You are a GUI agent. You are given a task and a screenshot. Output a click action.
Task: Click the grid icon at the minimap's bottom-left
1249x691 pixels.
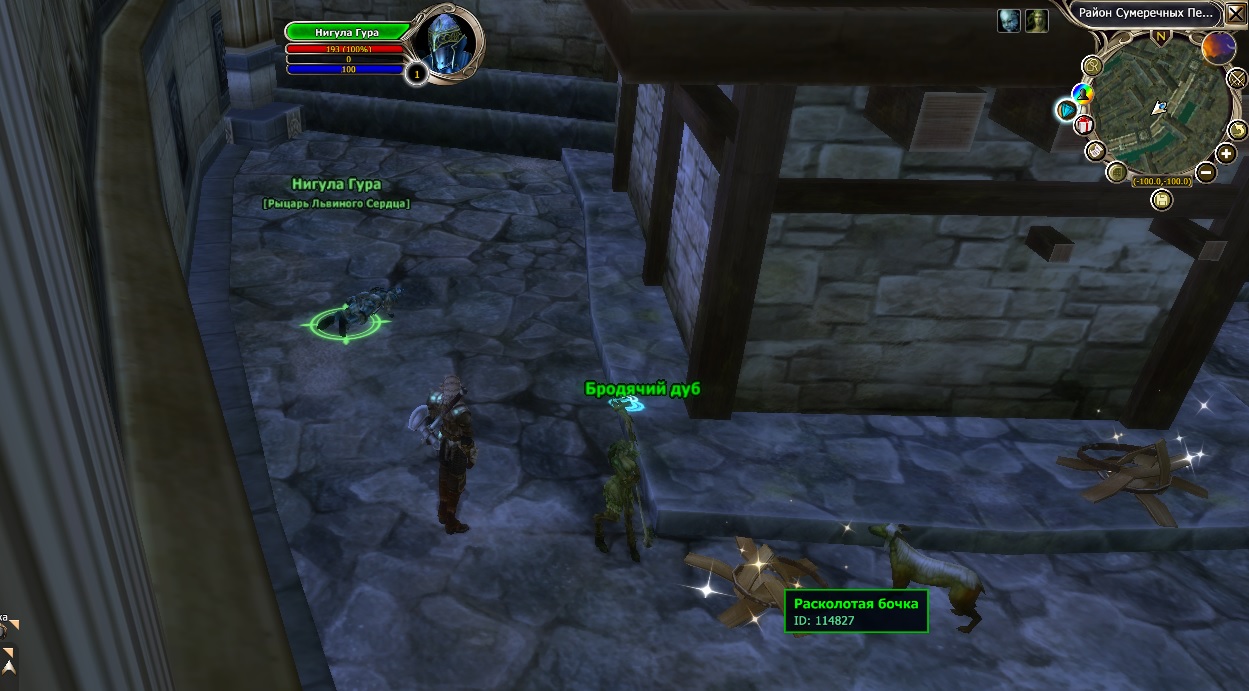point(1118,172)
